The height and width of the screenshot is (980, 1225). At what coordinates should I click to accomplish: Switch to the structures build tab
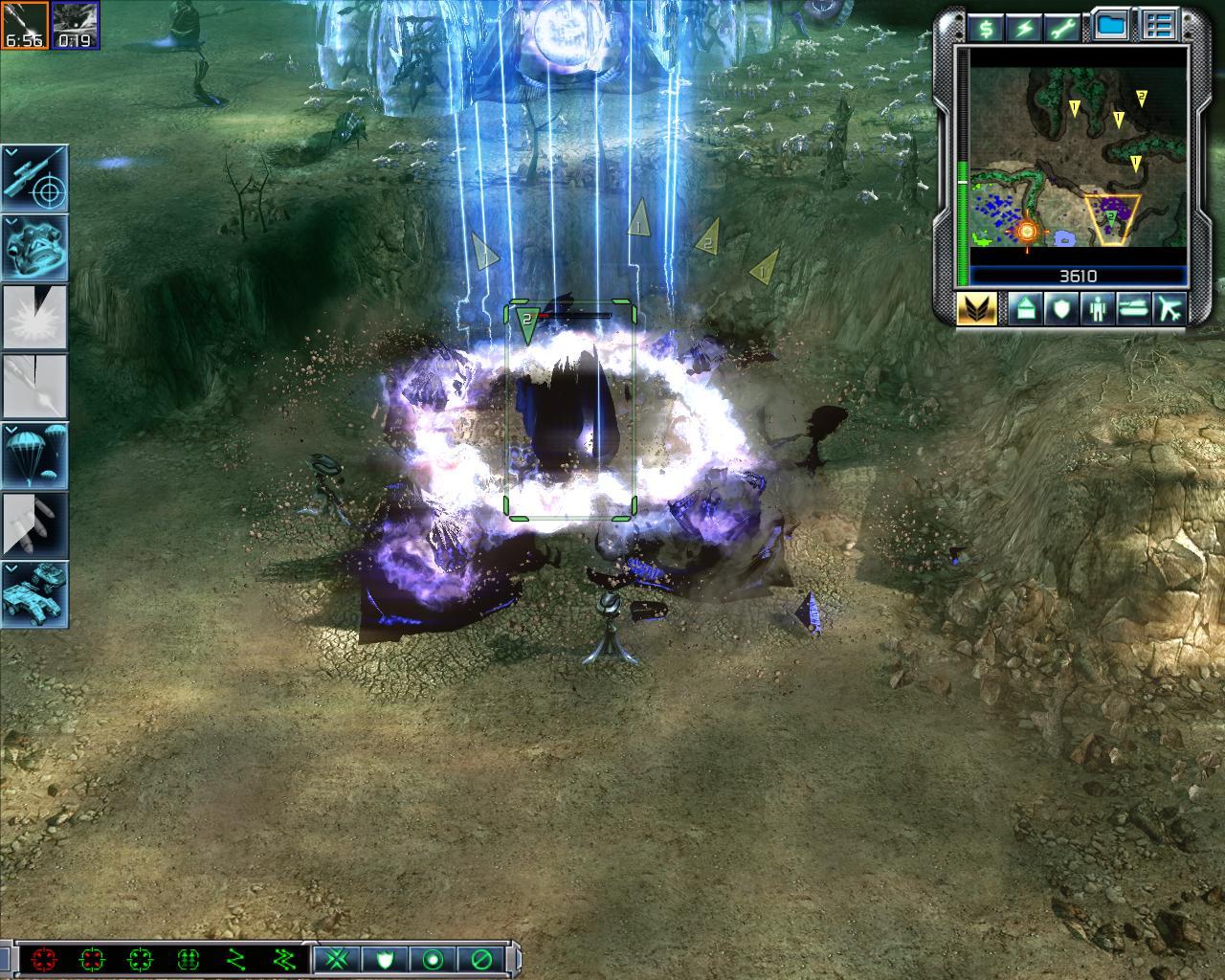click(1023, 308)
